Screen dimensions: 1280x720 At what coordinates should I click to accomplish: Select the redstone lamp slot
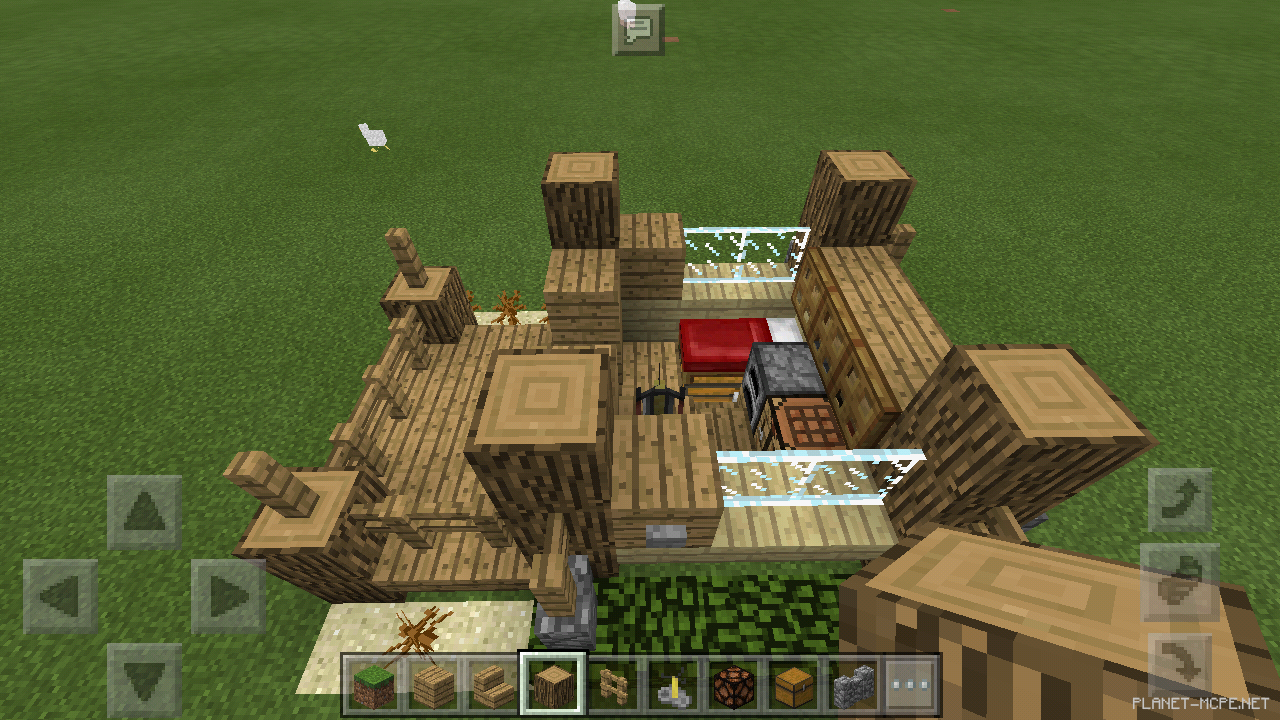pos(736,688)
